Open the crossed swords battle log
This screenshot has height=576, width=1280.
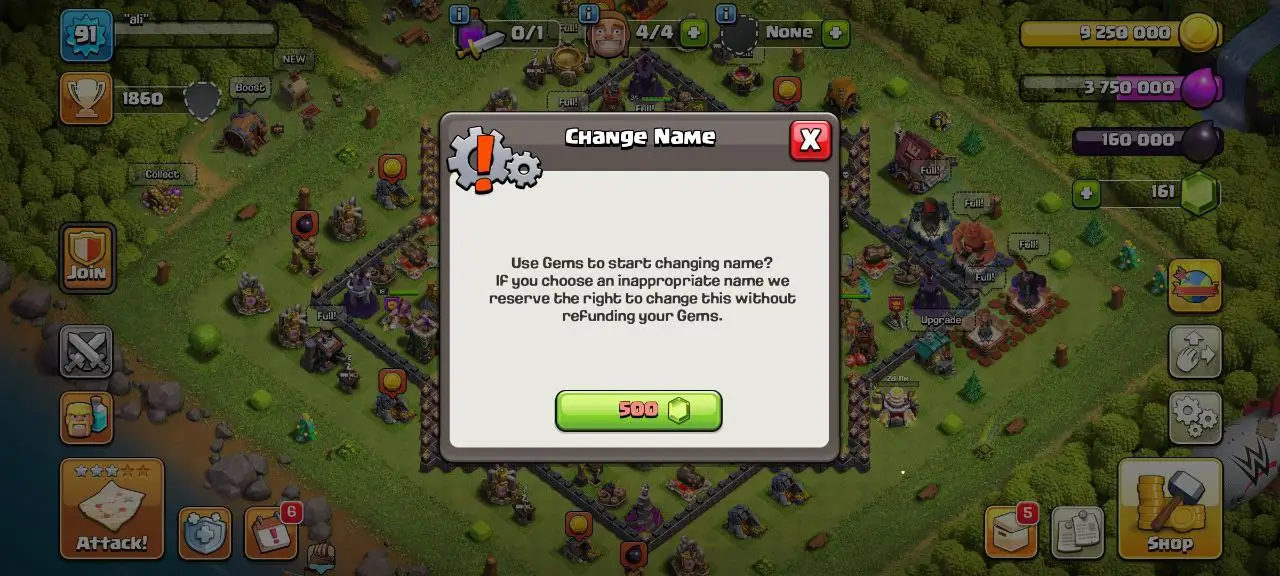87,351
